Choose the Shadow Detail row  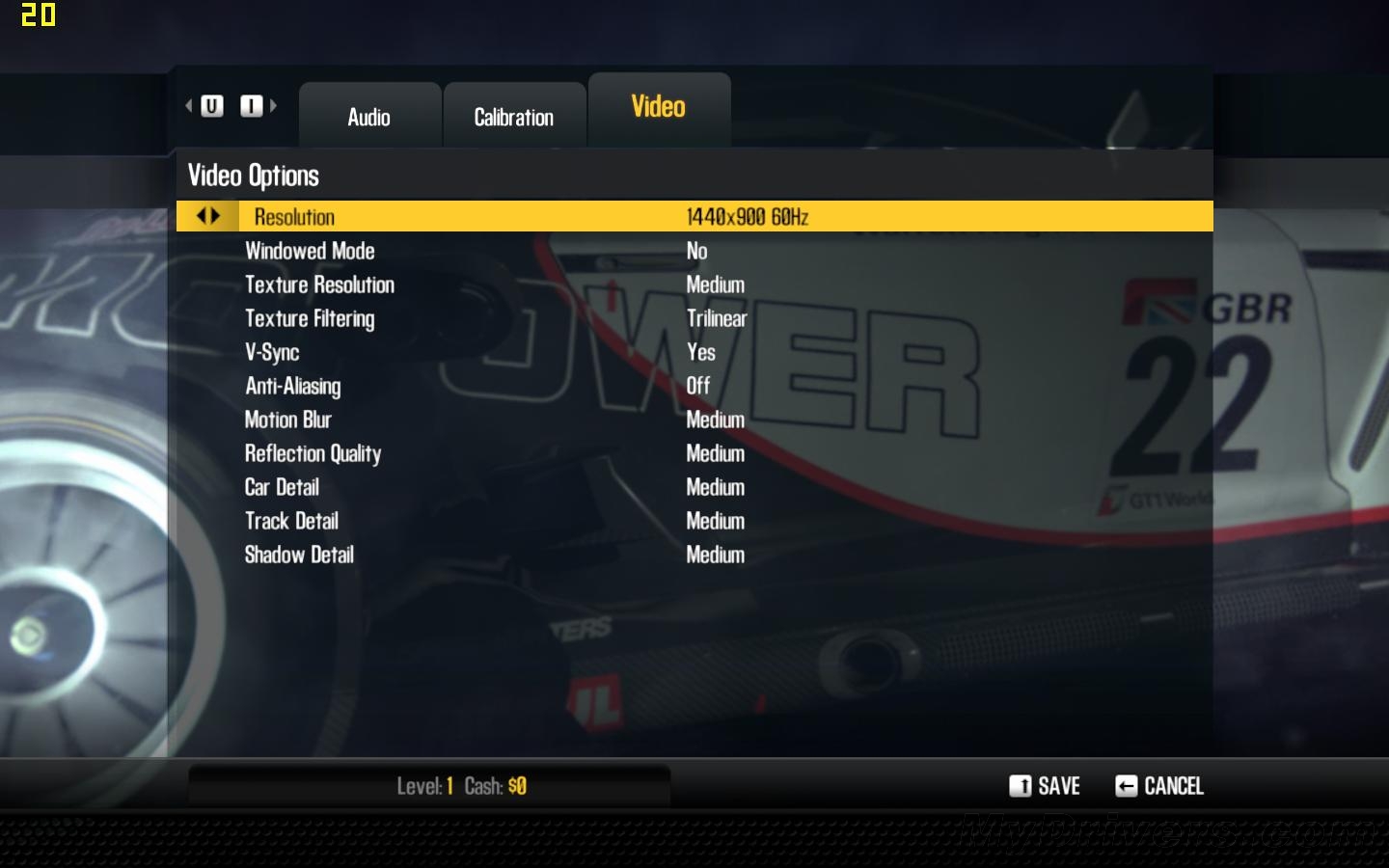299,555
